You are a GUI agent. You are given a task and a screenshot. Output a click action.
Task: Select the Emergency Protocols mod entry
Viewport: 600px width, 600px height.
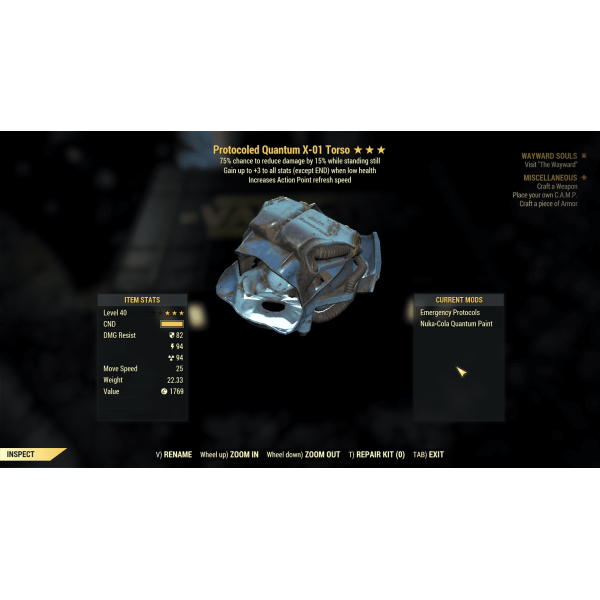point(450,313)
